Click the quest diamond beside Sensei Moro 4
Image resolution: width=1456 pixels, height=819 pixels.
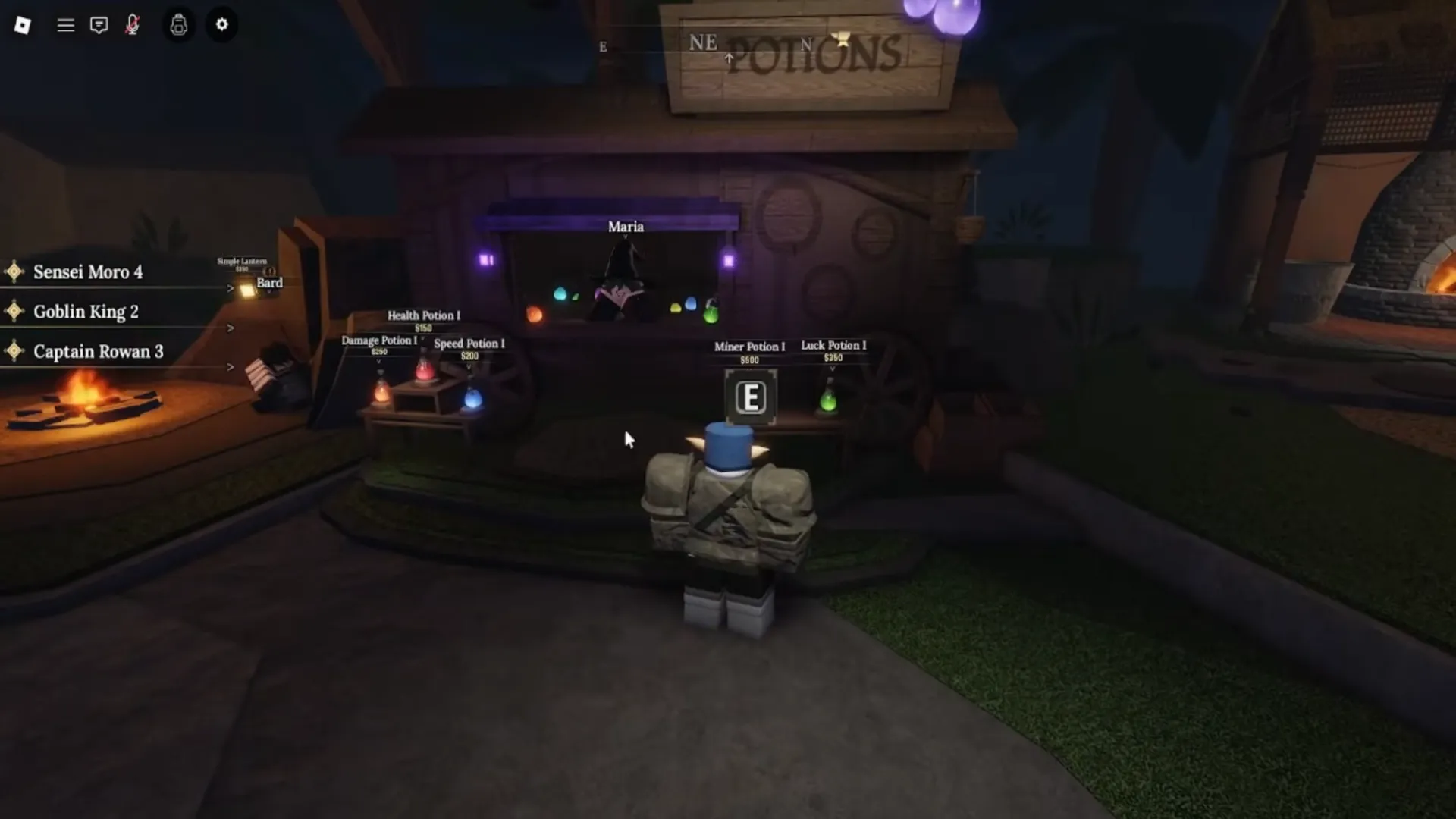[x=16, y=271]
